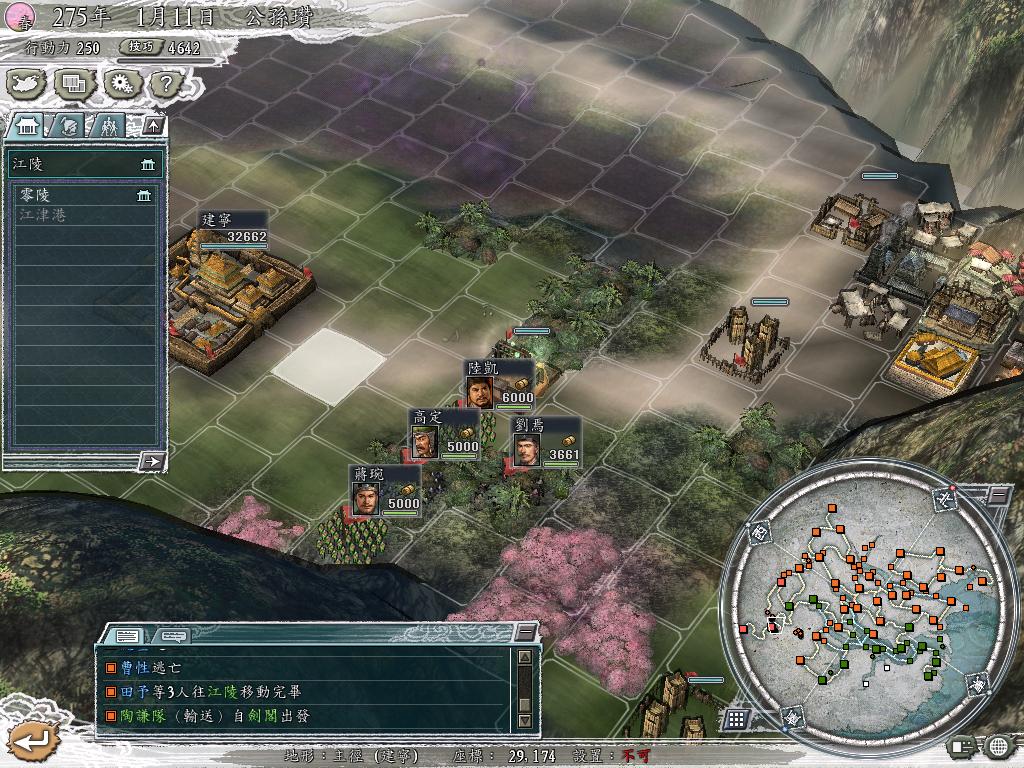Open the gear settings menu
Screen dimensions: 1024x768
tap(120, 85)
